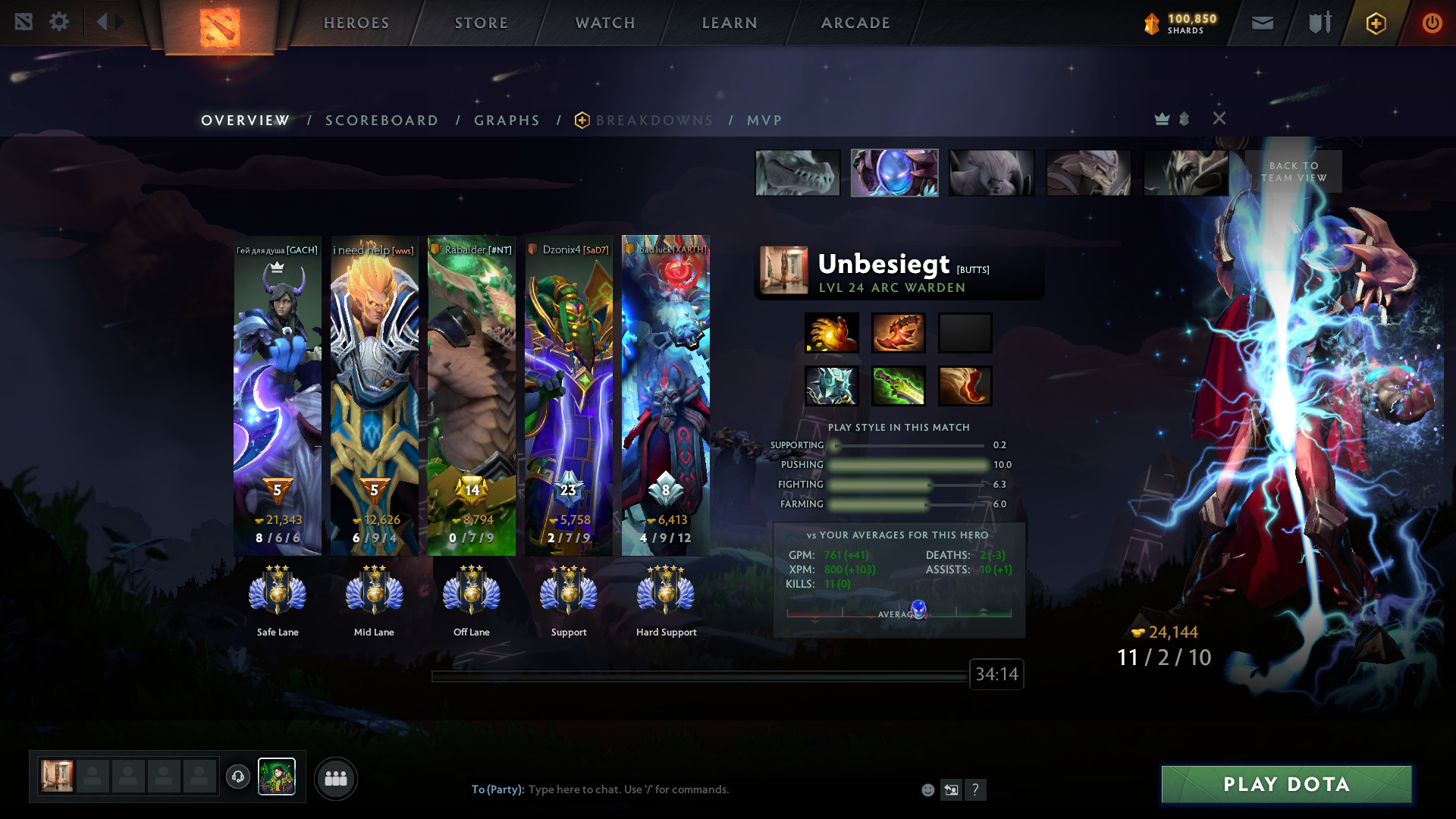Open the Learn section
The height and width of the screenshot is (819, 1456).
(x=730, y=23)
